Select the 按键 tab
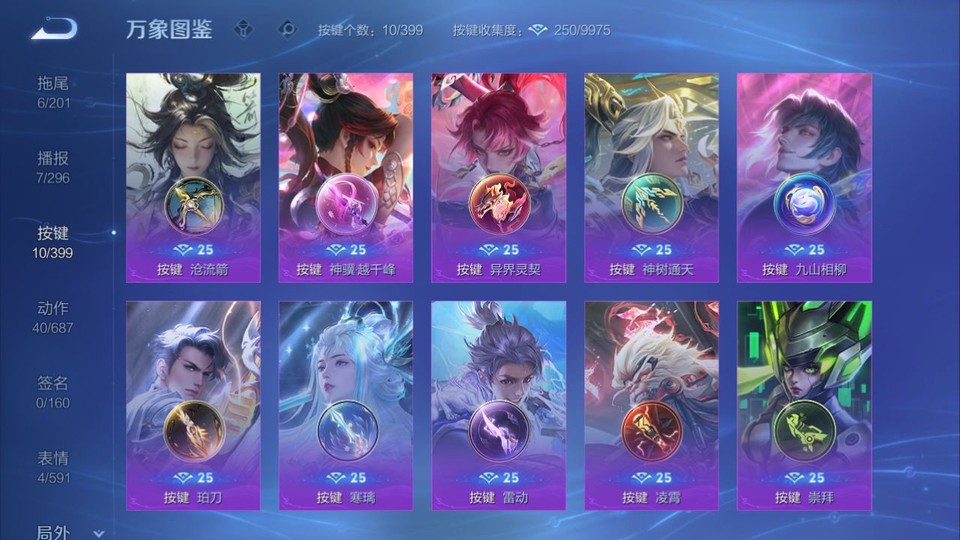 [54, 241]
